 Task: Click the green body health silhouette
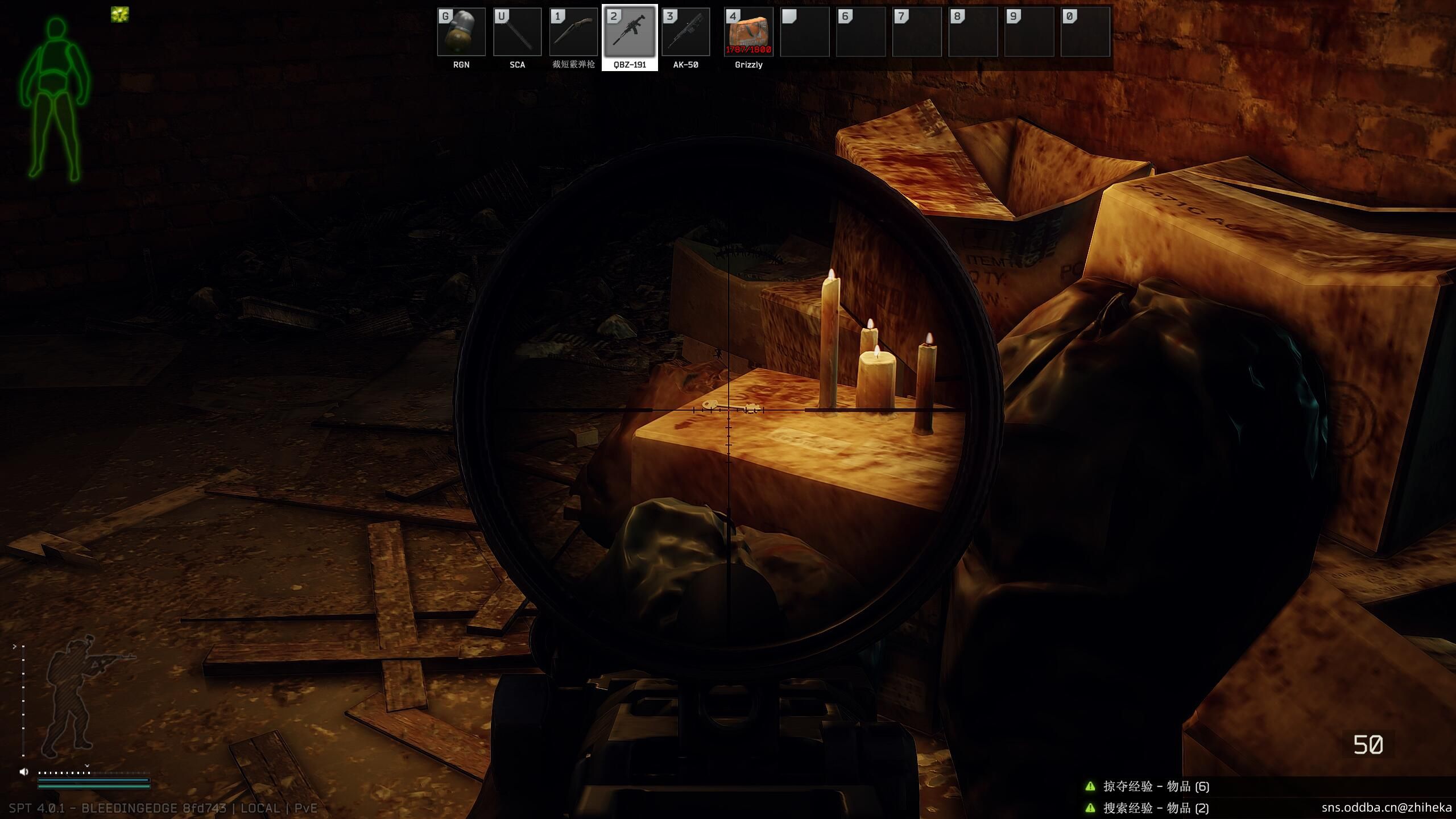55,97
